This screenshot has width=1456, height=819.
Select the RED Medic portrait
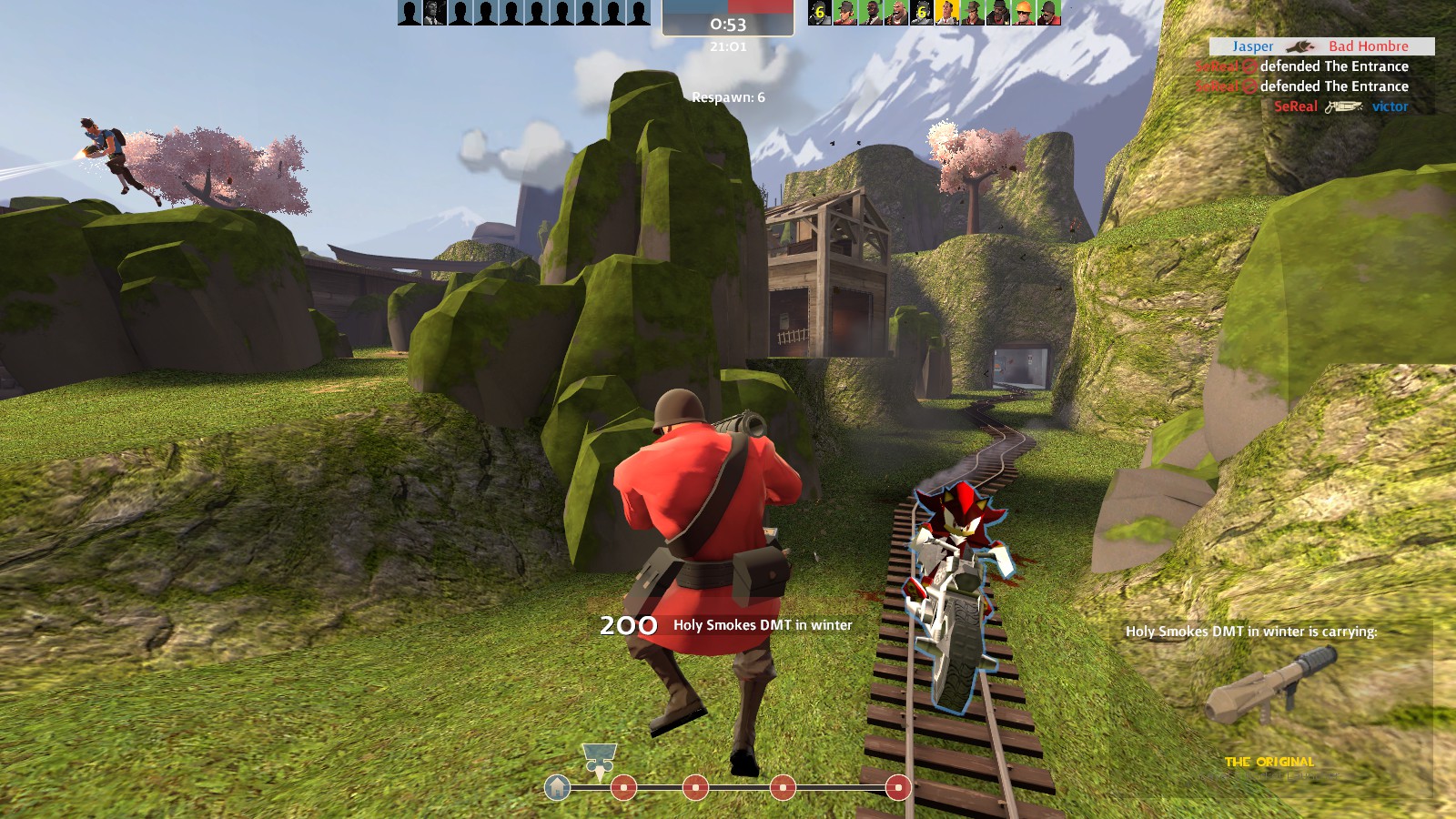[x=947, y=12]
